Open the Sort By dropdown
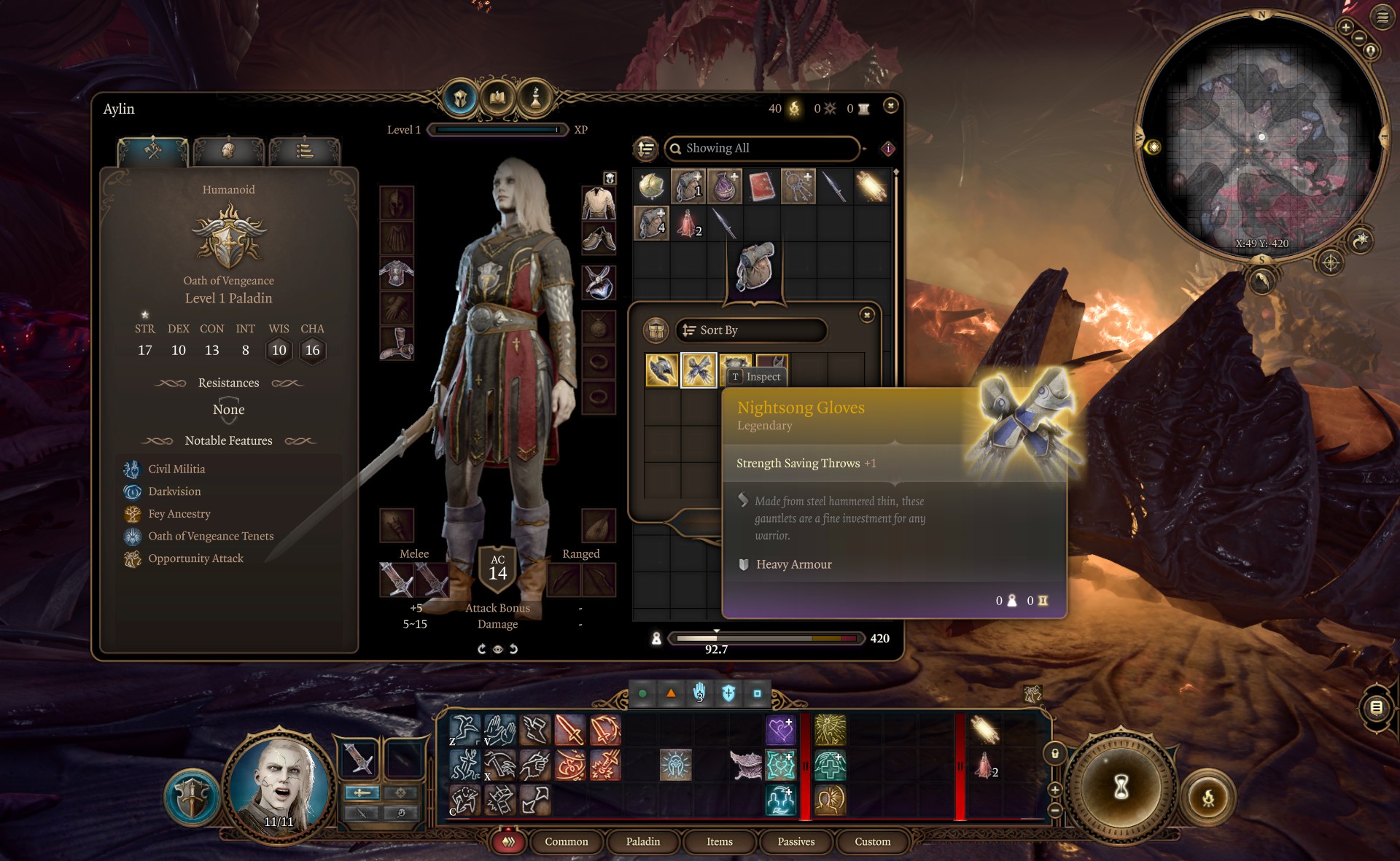 (751, 330)
